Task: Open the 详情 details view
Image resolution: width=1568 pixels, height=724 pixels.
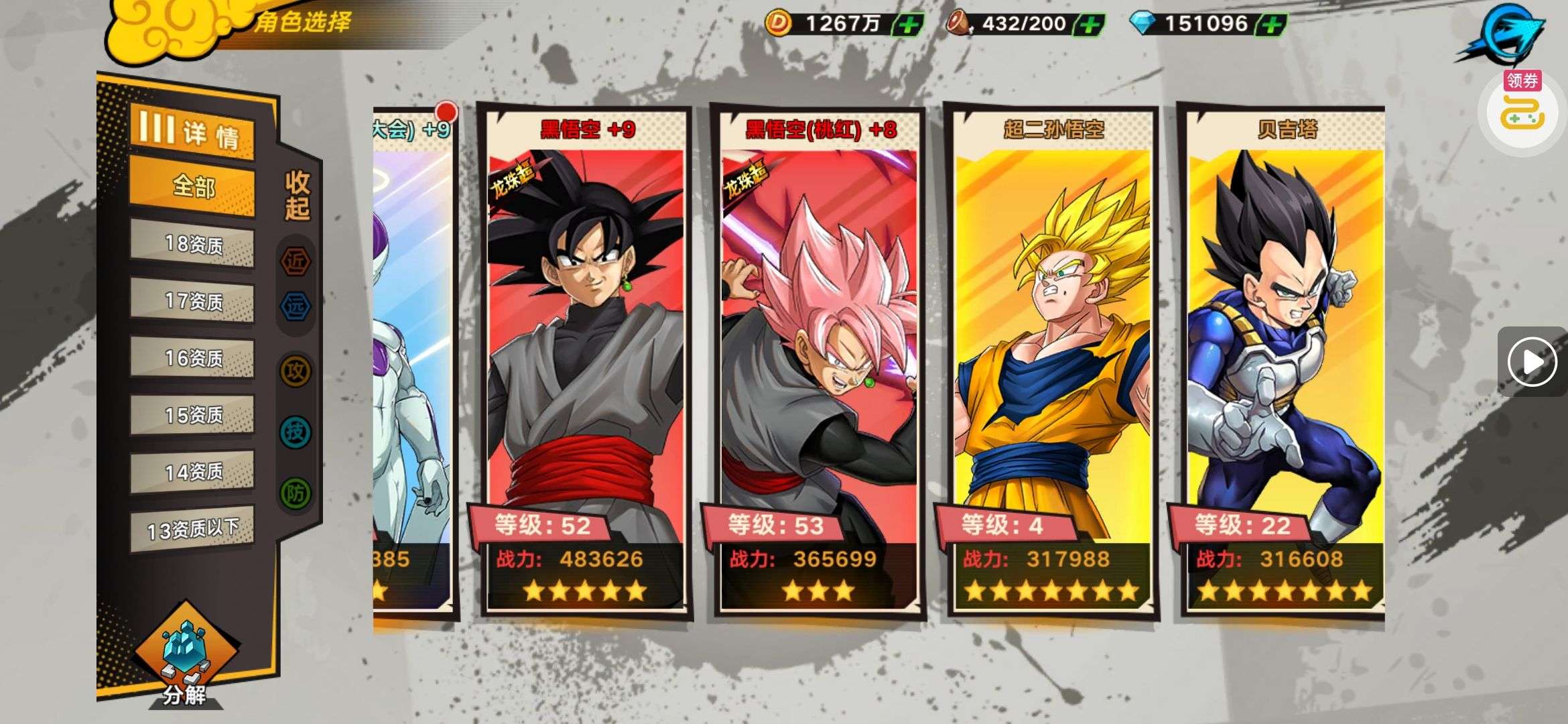Action: click(x=192, y=131)
